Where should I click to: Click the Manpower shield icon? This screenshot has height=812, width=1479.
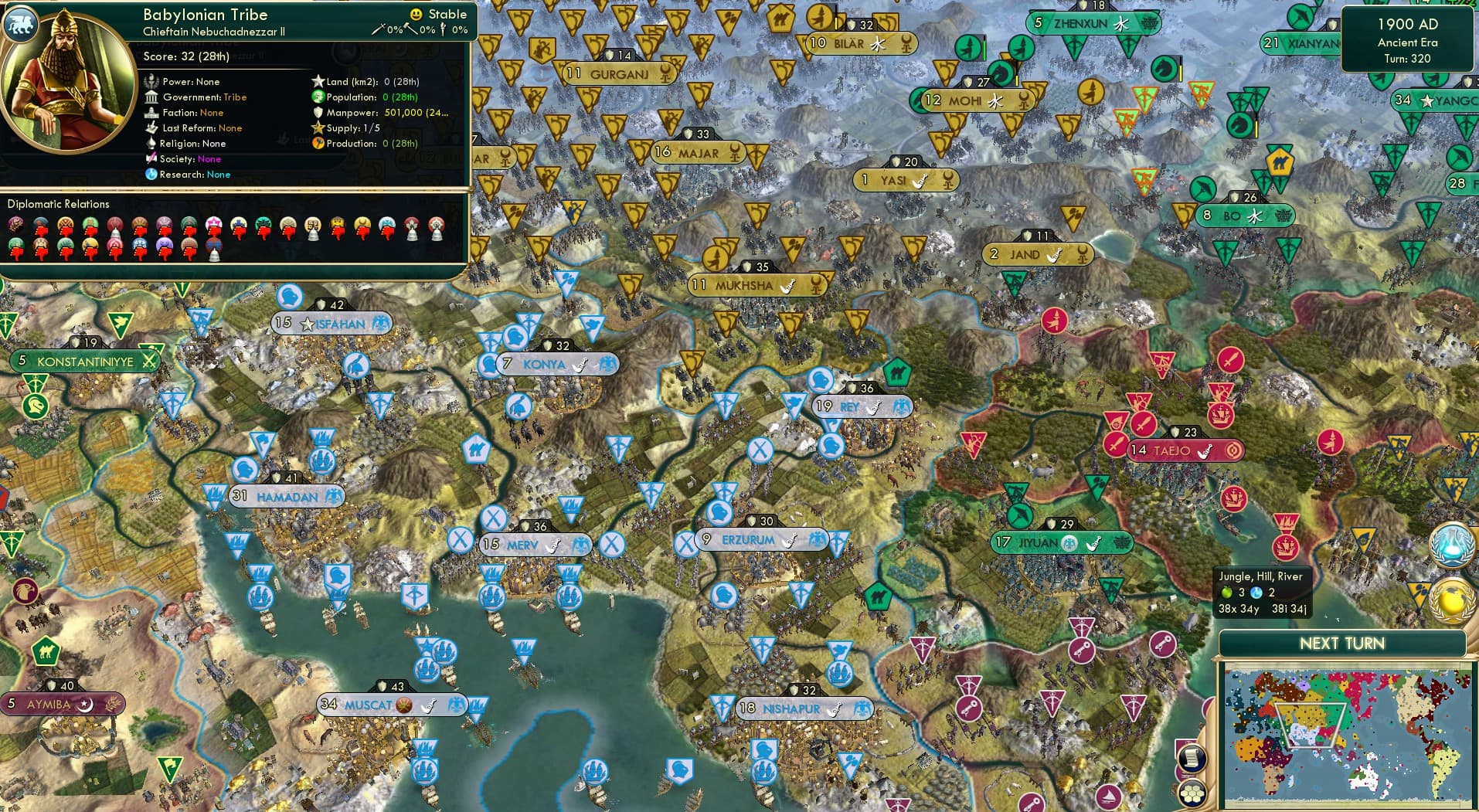click(x=318, y=113)
